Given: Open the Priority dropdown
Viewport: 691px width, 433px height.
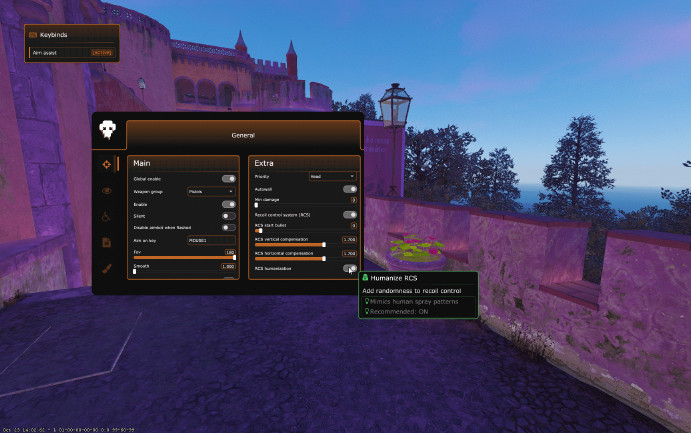Looking at the screenshot, I should 332,176.
